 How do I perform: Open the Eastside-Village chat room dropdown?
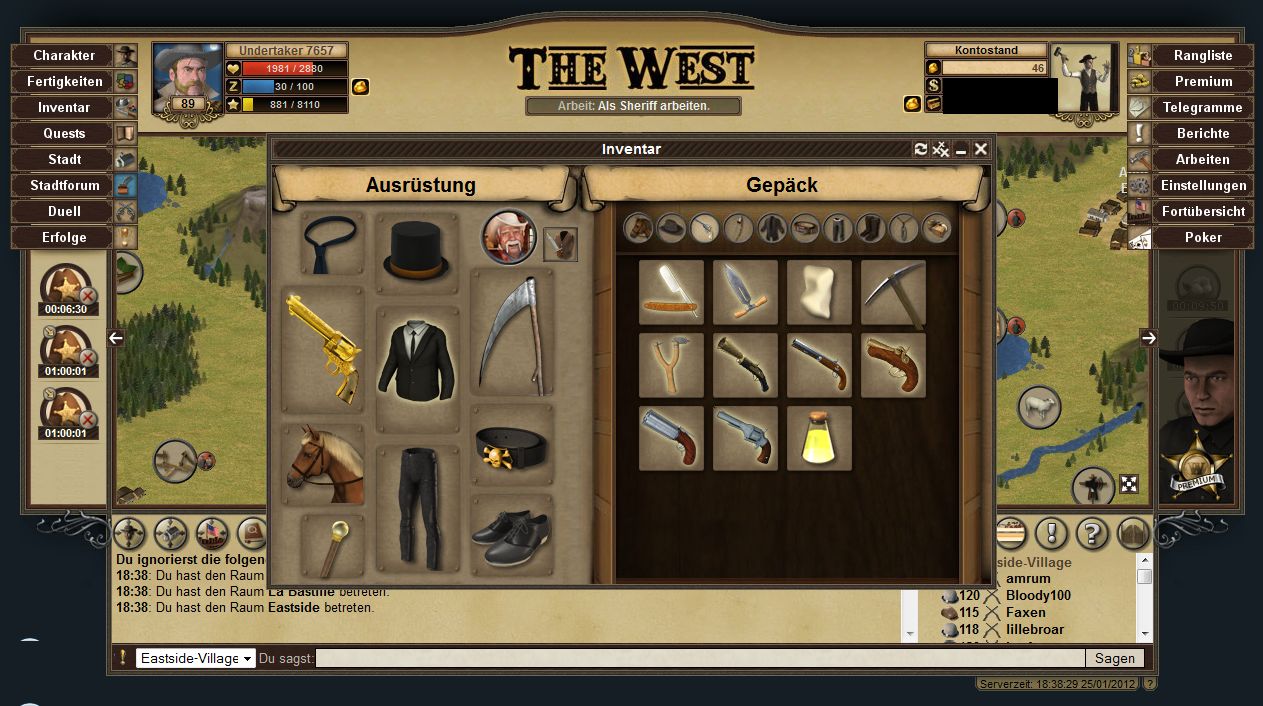196,658
